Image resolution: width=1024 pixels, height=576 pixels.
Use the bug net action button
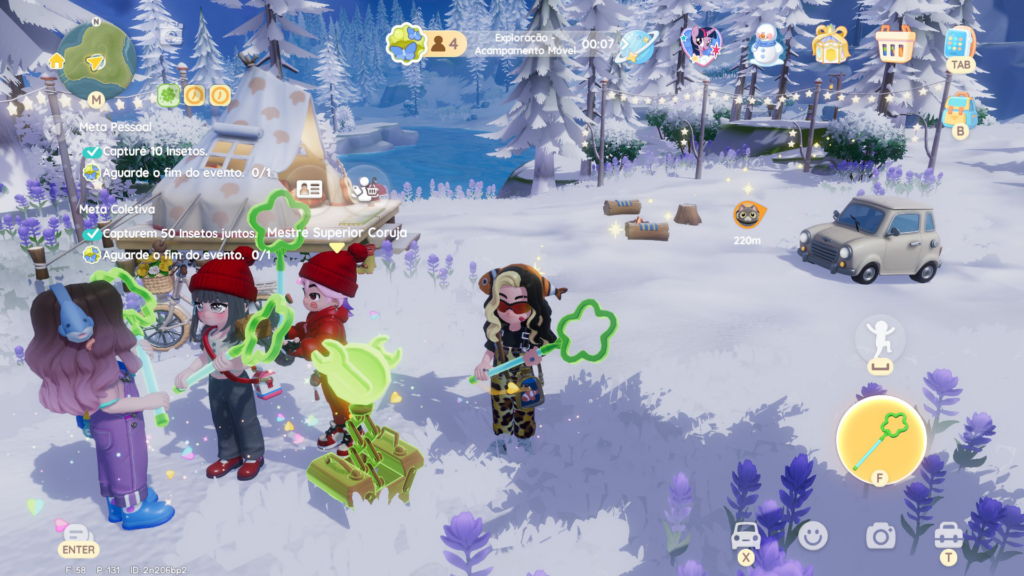click(880, 439)
